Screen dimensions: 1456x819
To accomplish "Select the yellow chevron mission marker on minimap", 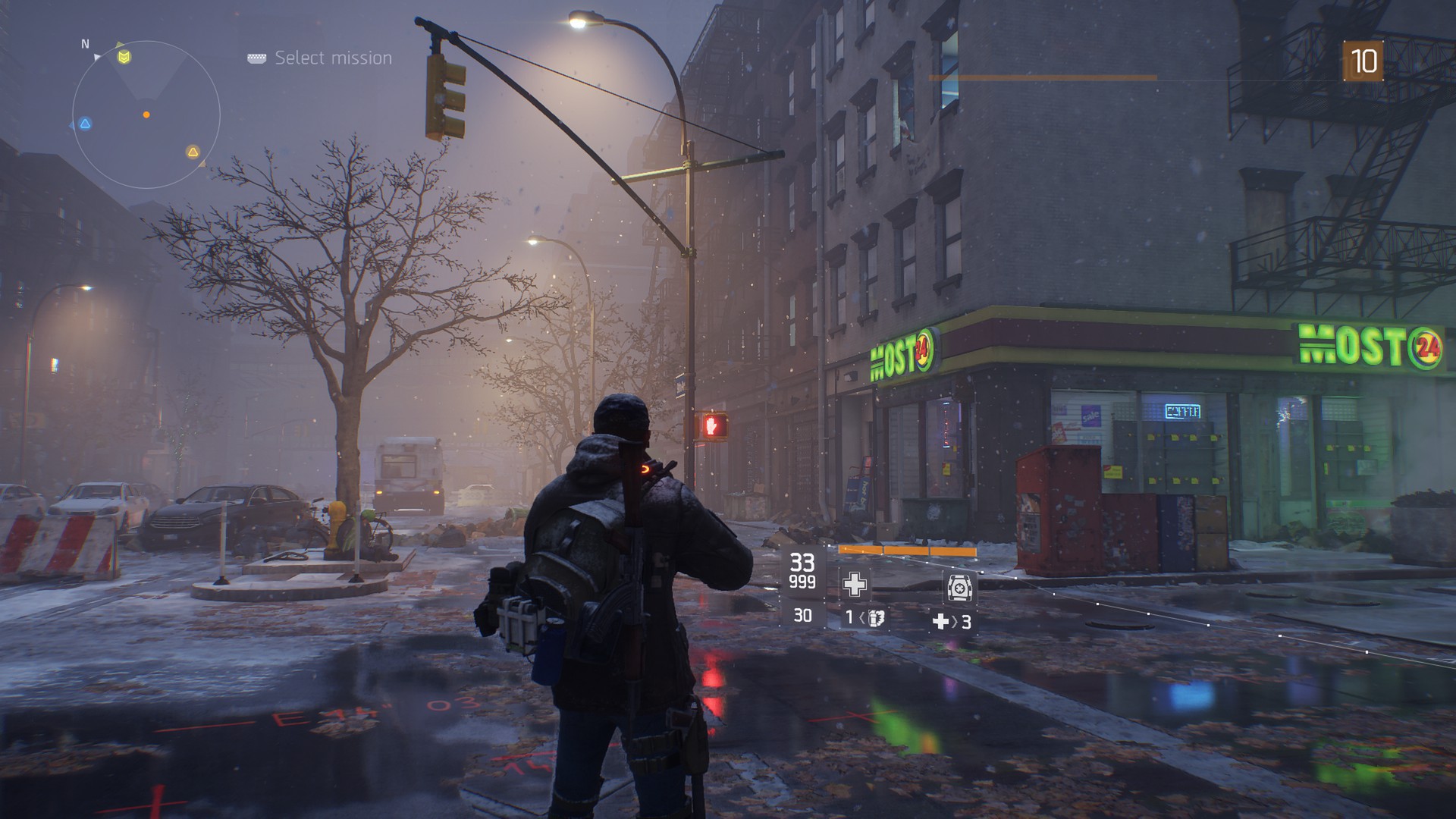I will [x=124, y=57].
